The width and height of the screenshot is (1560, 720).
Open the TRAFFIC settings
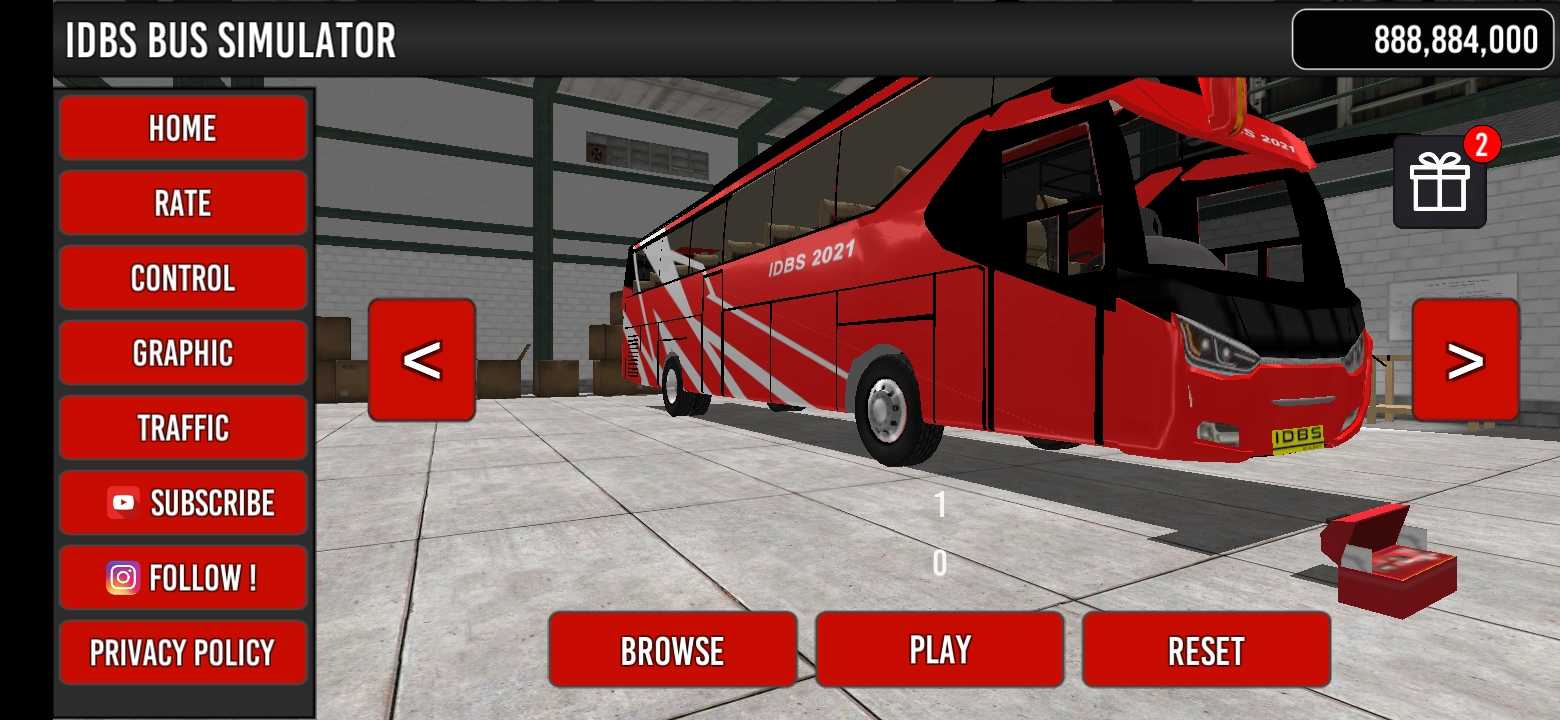tap(183, 428)
